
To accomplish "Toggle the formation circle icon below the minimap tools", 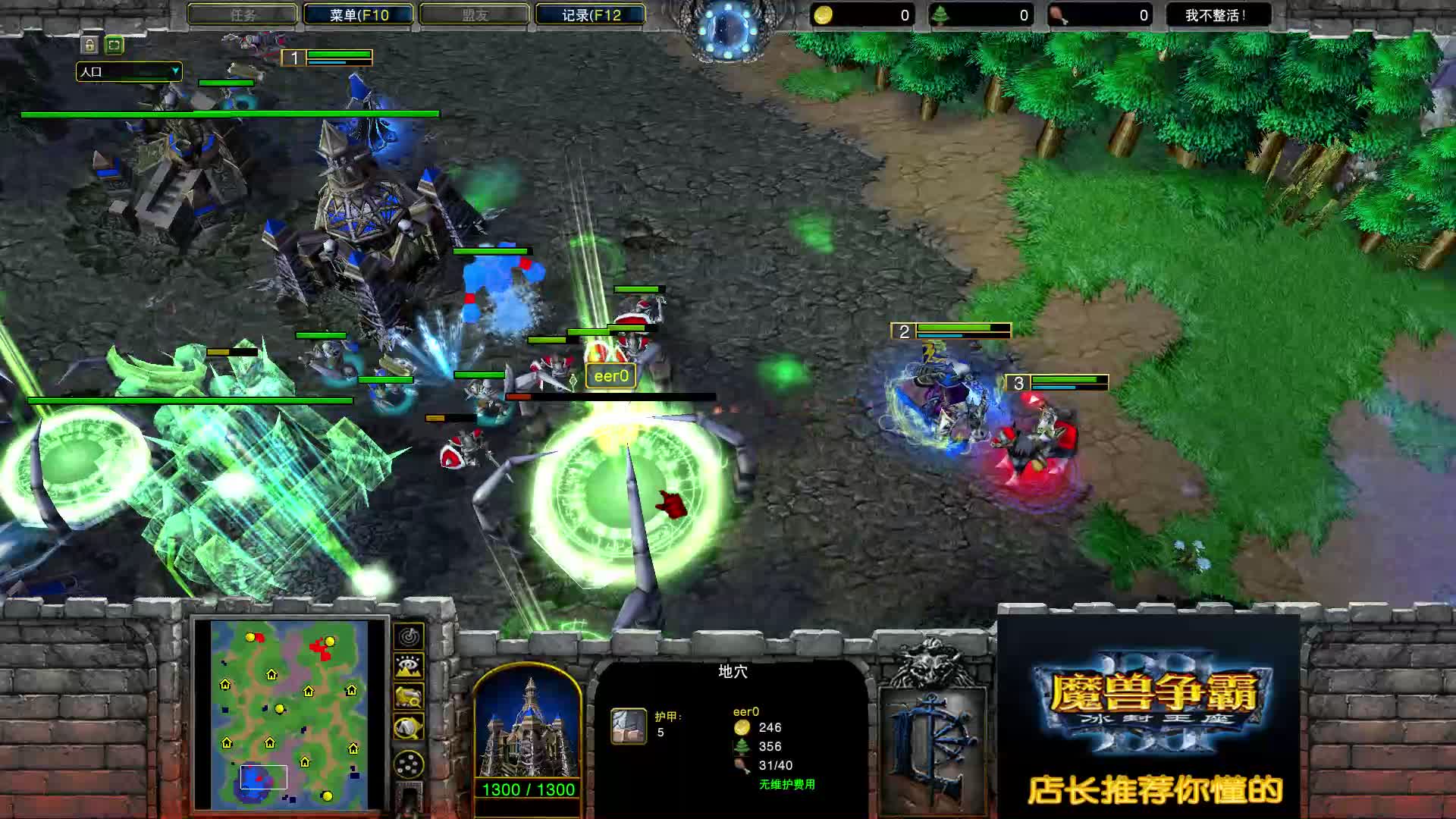I will (408, 764).
